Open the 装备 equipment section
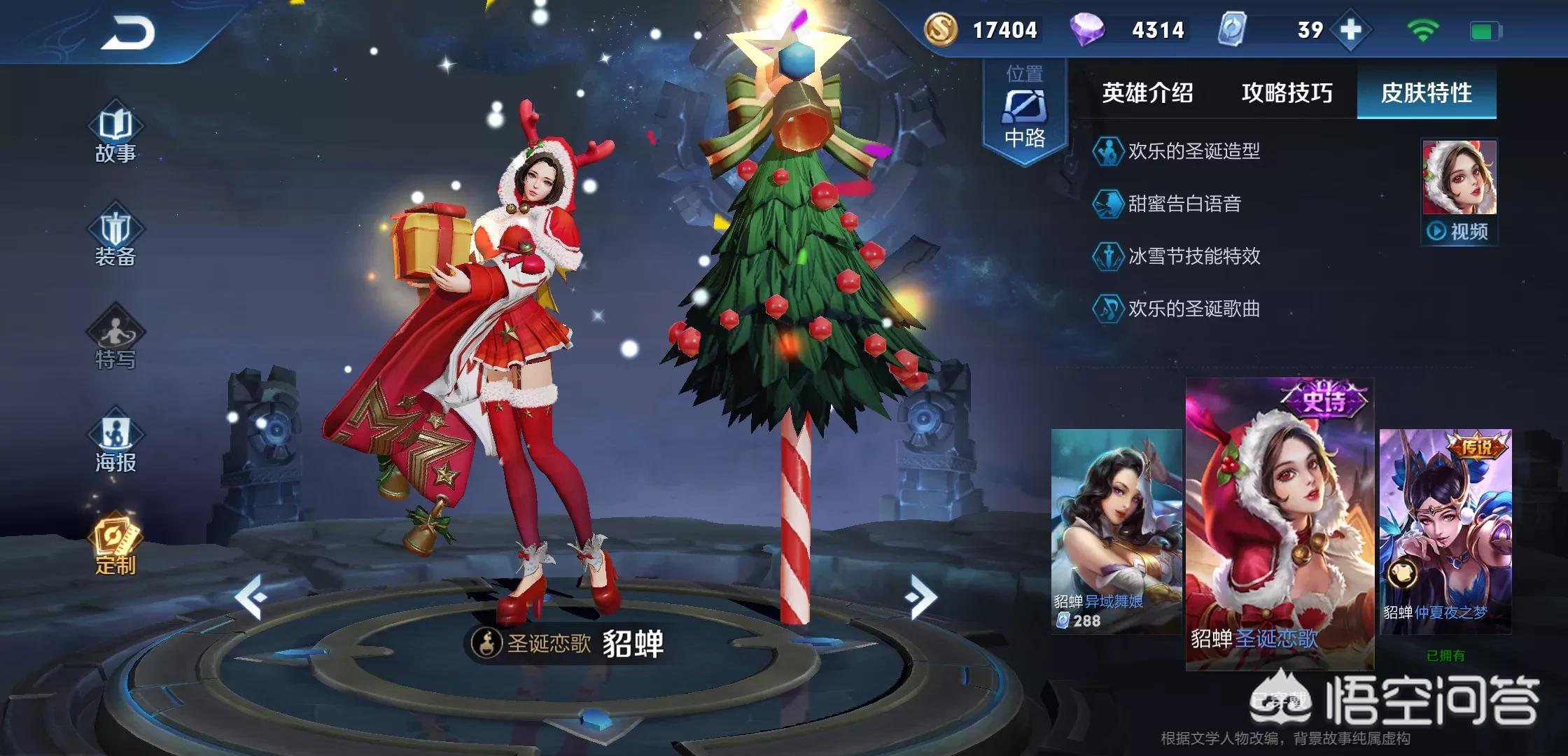Image resolution: width=1568 pixels, height=756 pixels. point(115,238)
